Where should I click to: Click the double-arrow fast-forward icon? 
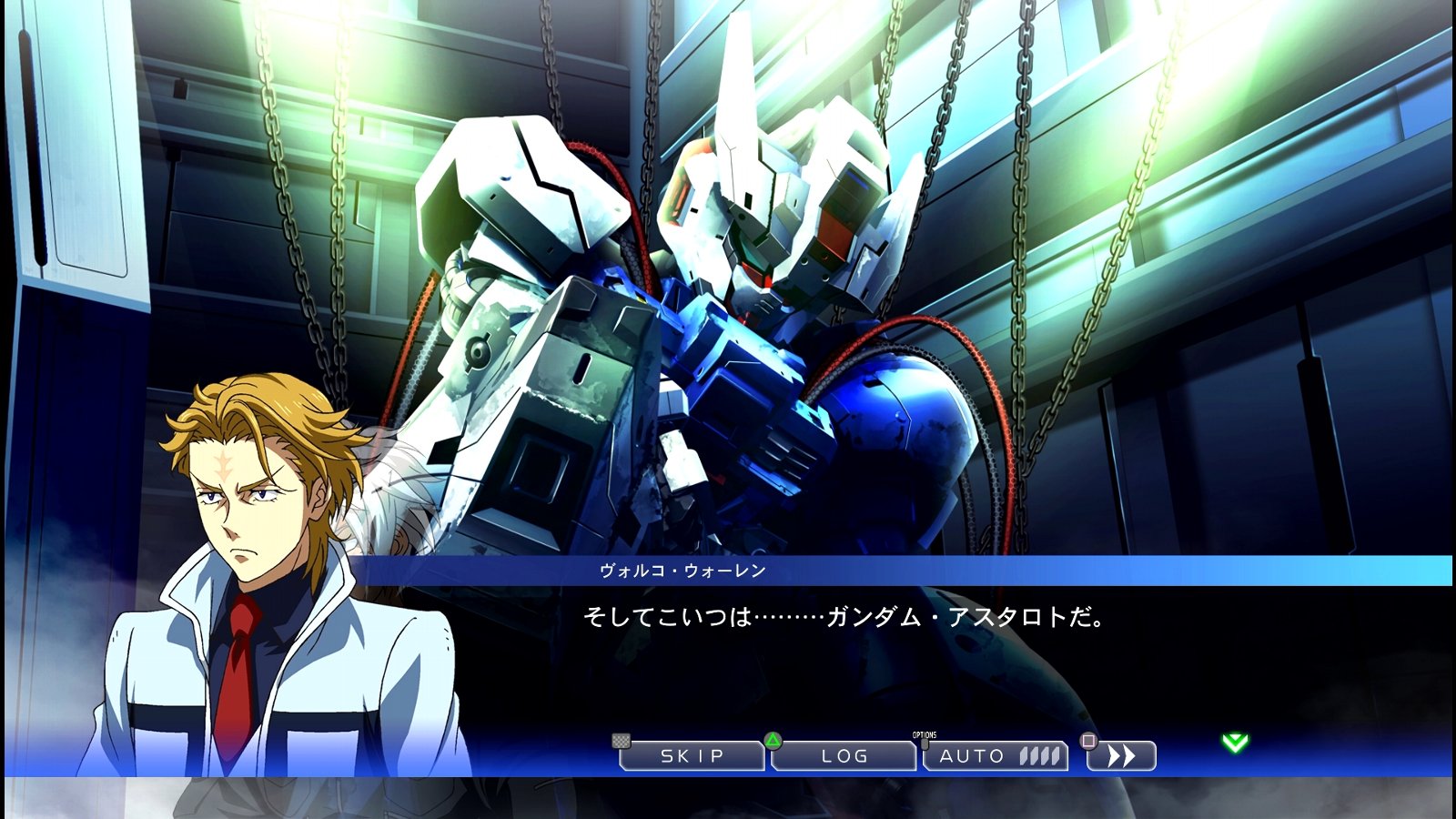tap(1120, 755)
